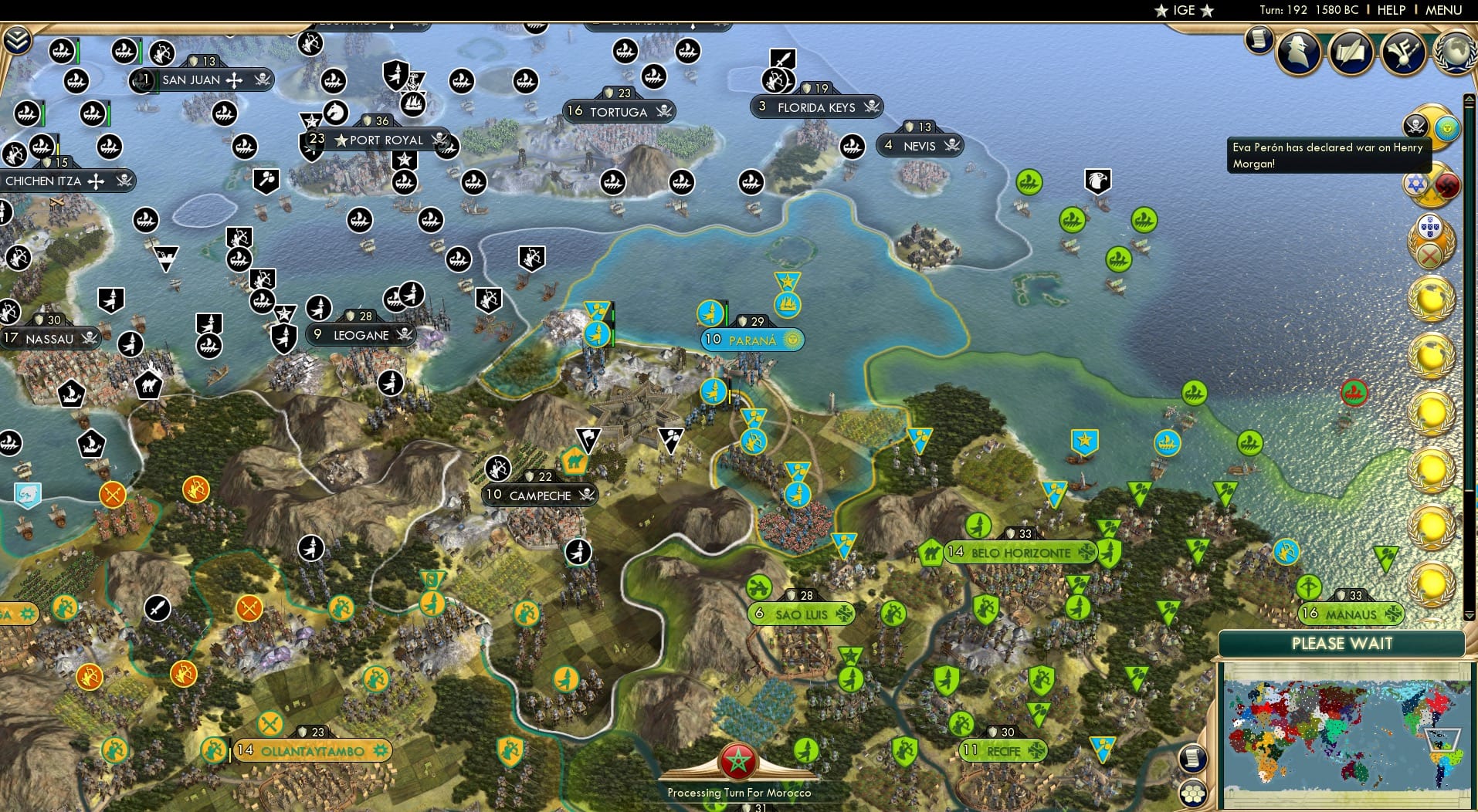Open map options scroll beside the minimap
This screenshot has width=1478, height=812.
(1194, 759)
